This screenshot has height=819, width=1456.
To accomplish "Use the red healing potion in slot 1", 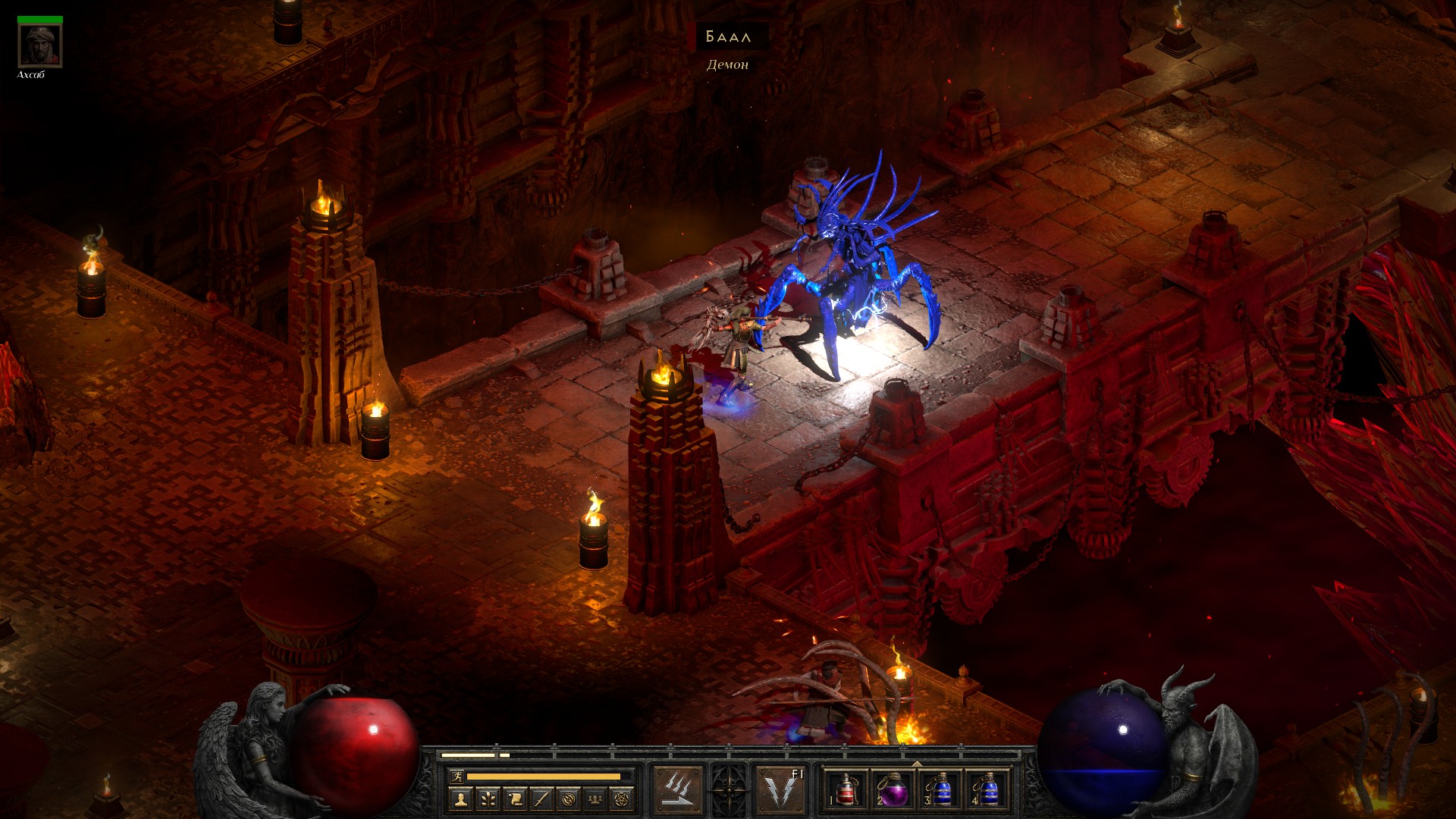I will pos(846,790).
